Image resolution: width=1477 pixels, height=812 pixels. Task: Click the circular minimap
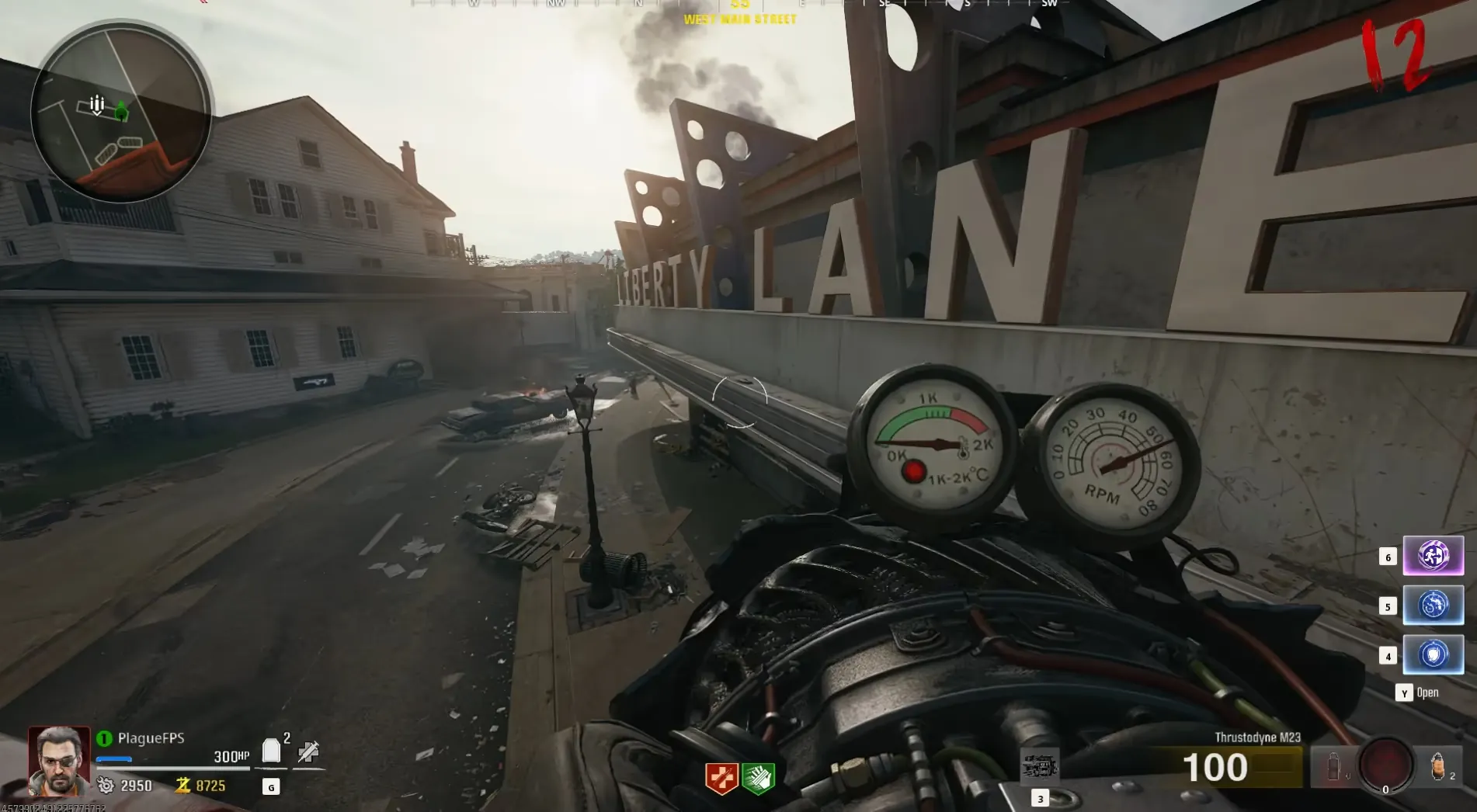[120, 113]
